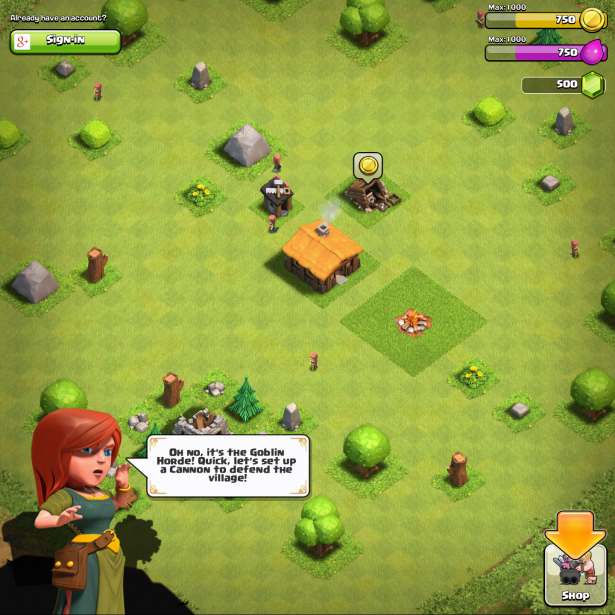The height and width of the screenshot is (615, 615).
Task: Open the Shop
Action: click(x=575, y=575)
